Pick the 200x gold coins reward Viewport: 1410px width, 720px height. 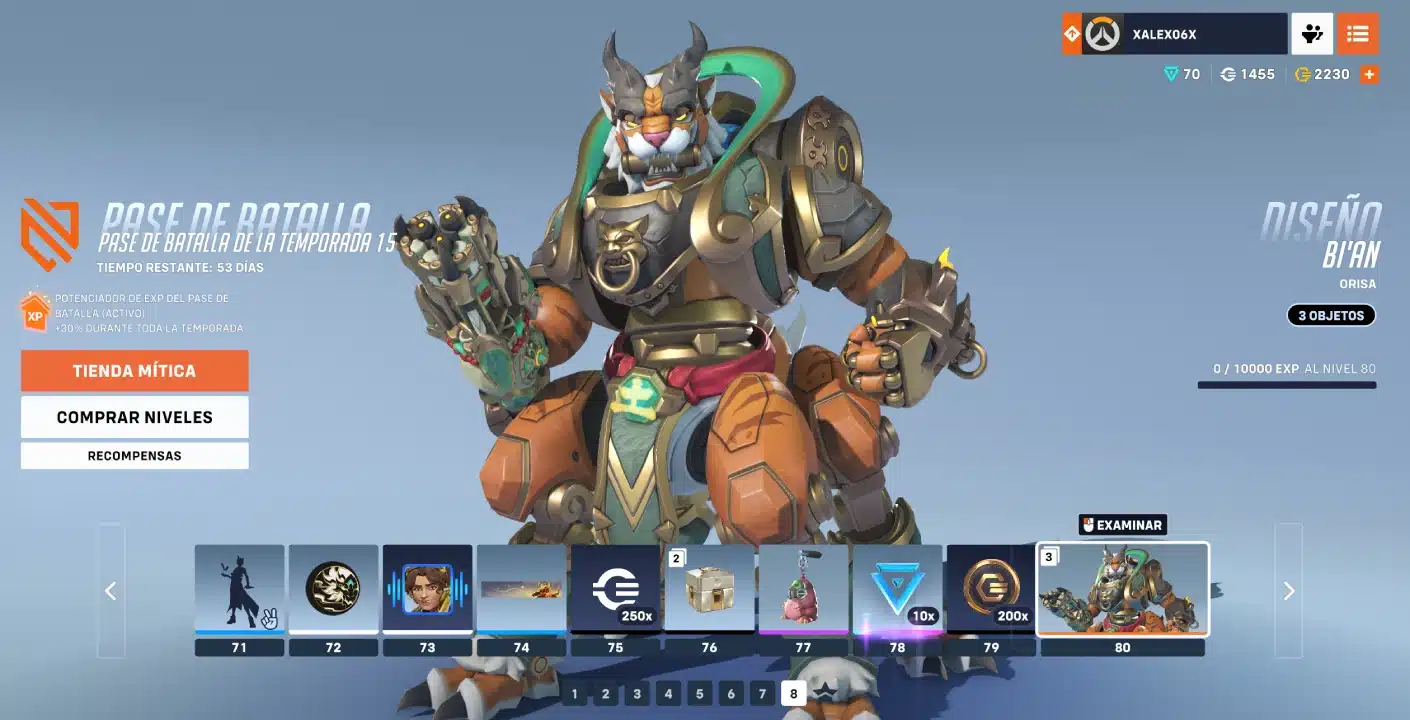click(991, 589)
